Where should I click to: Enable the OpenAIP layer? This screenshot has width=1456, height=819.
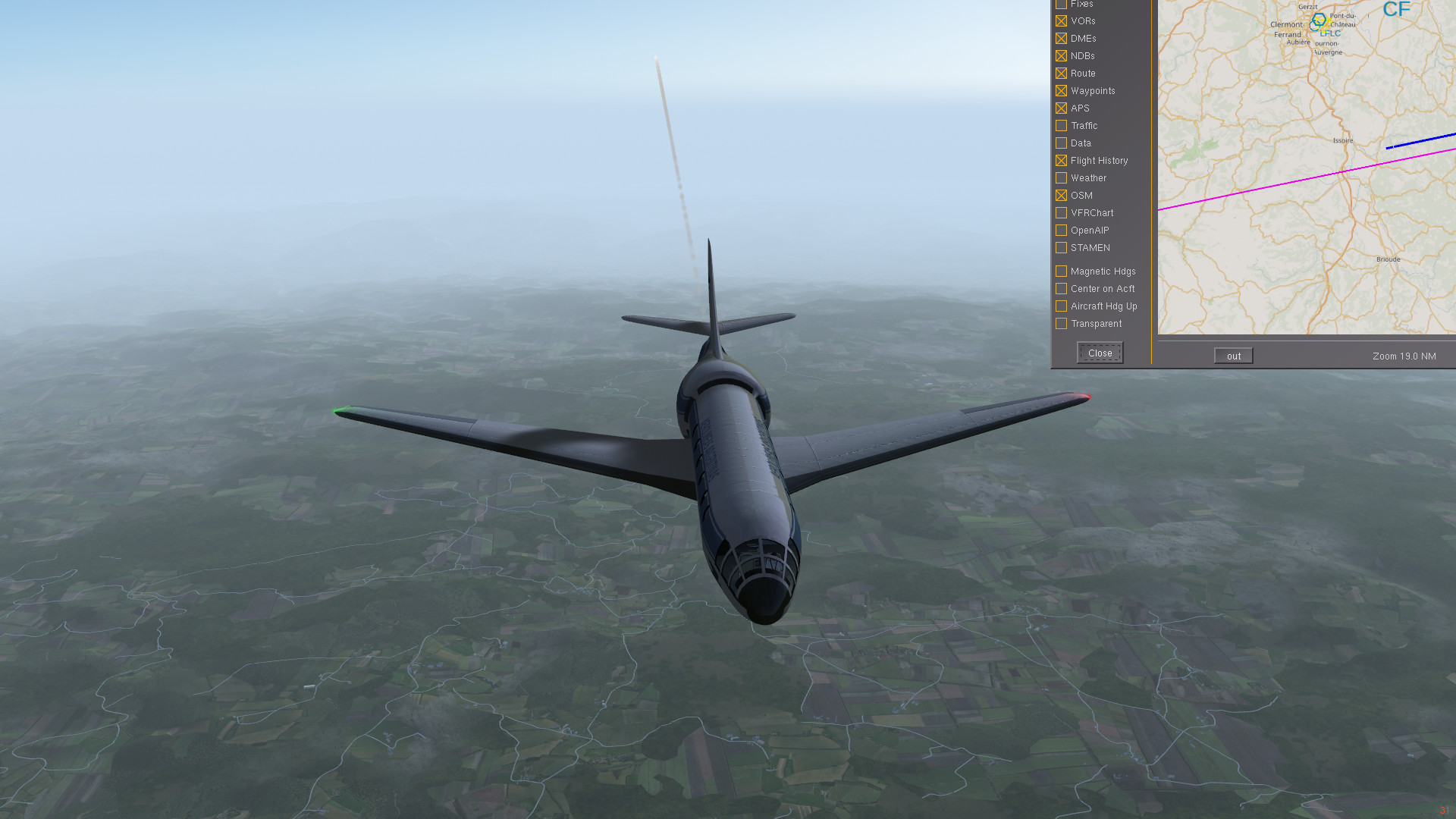coord(1061,230)
